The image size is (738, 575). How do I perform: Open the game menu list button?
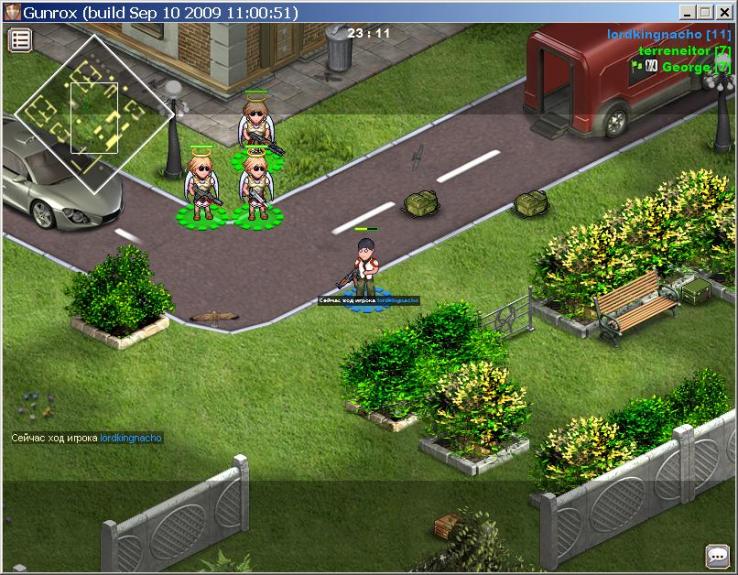(21, 40)
